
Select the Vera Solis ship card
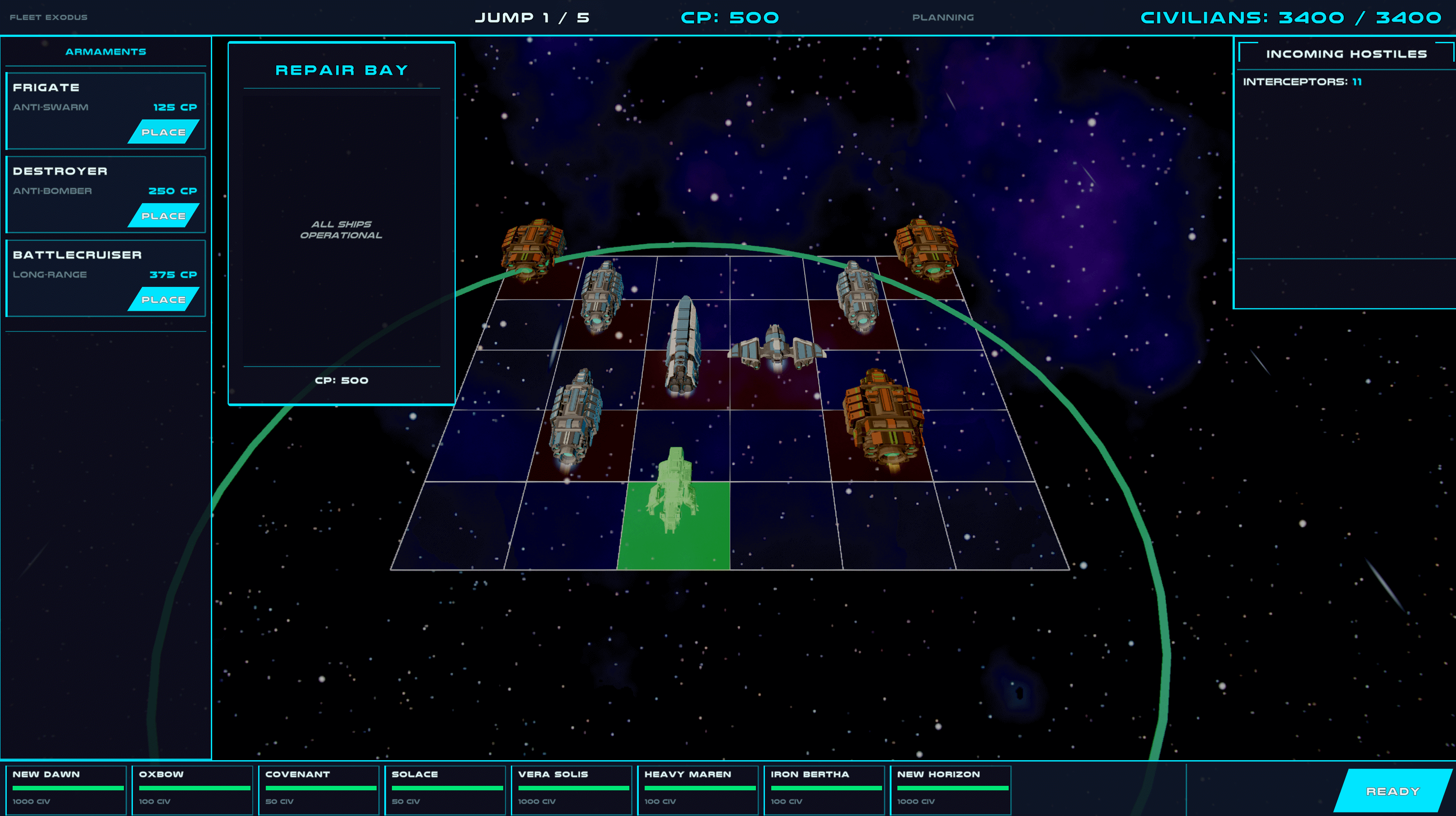(x=571, y=789)
